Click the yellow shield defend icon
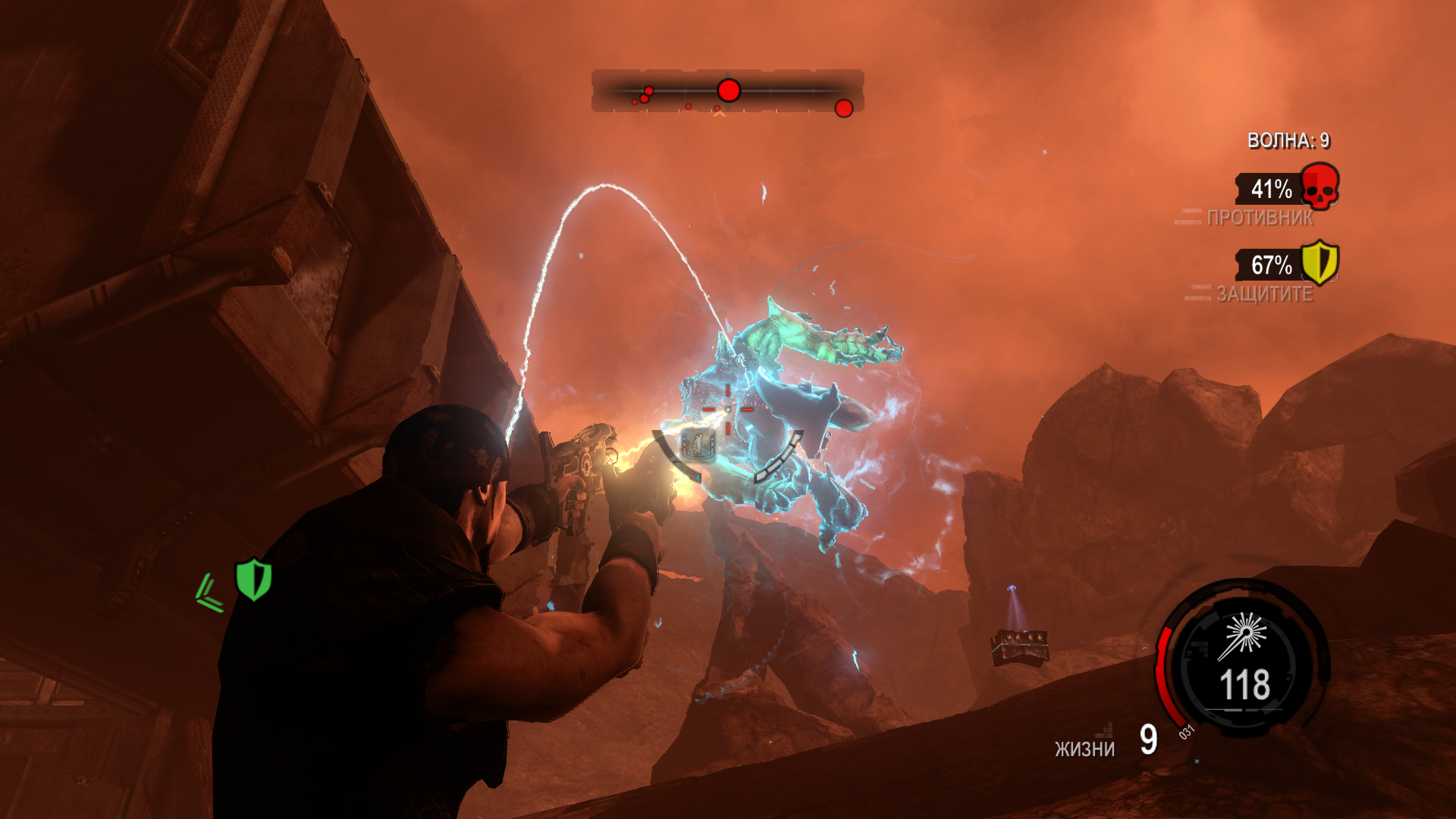 pos(1319,262)
